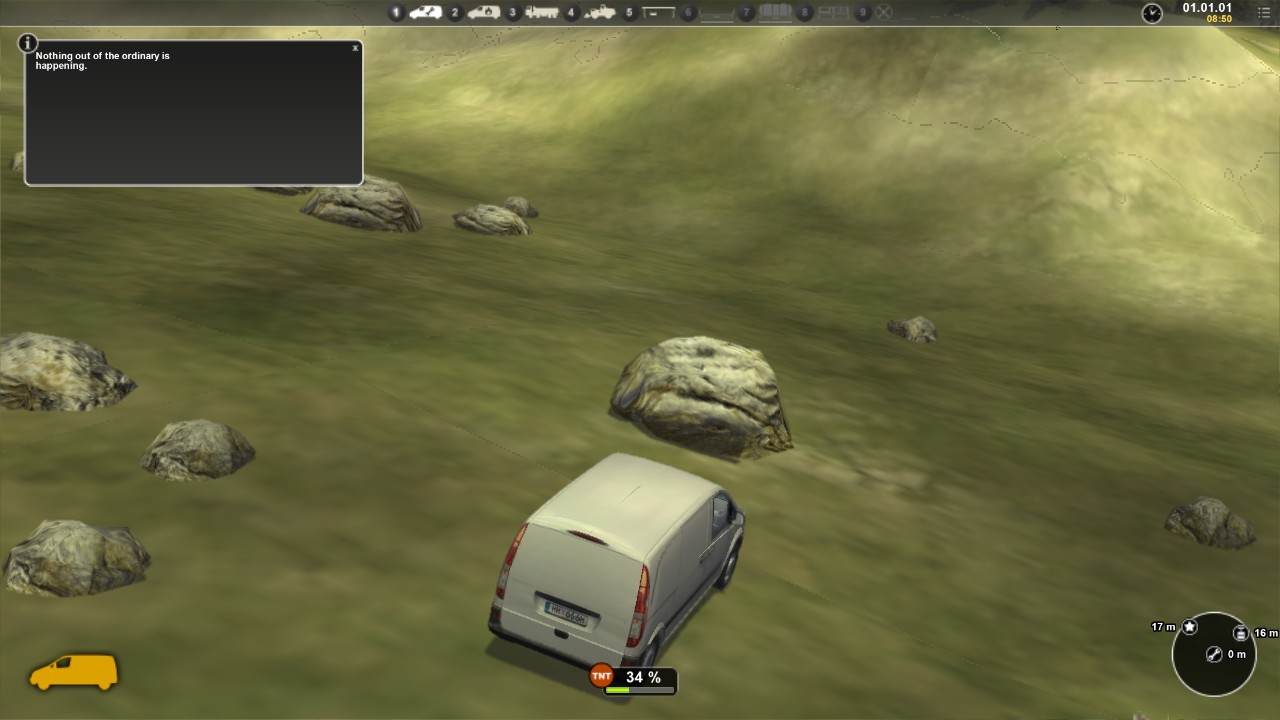
Task: Select the wrench marker on the radar
Action: pyautogui.click(x=1214, y=655)
